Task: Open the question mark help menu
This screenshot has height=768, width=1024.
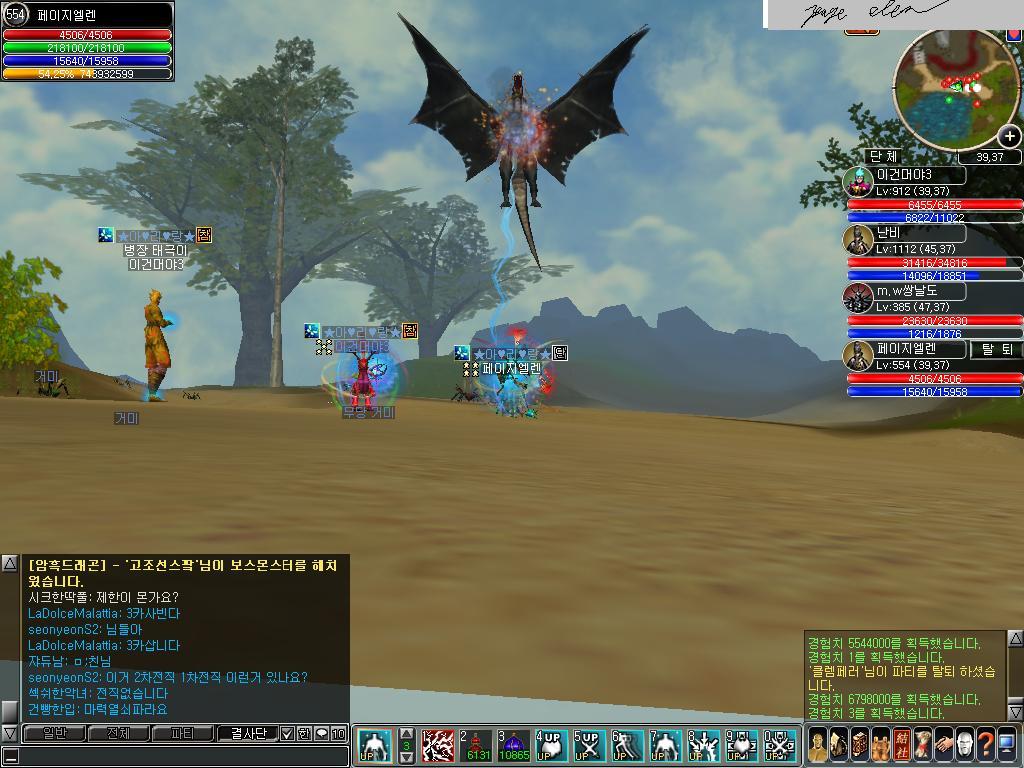Action: 985,745
